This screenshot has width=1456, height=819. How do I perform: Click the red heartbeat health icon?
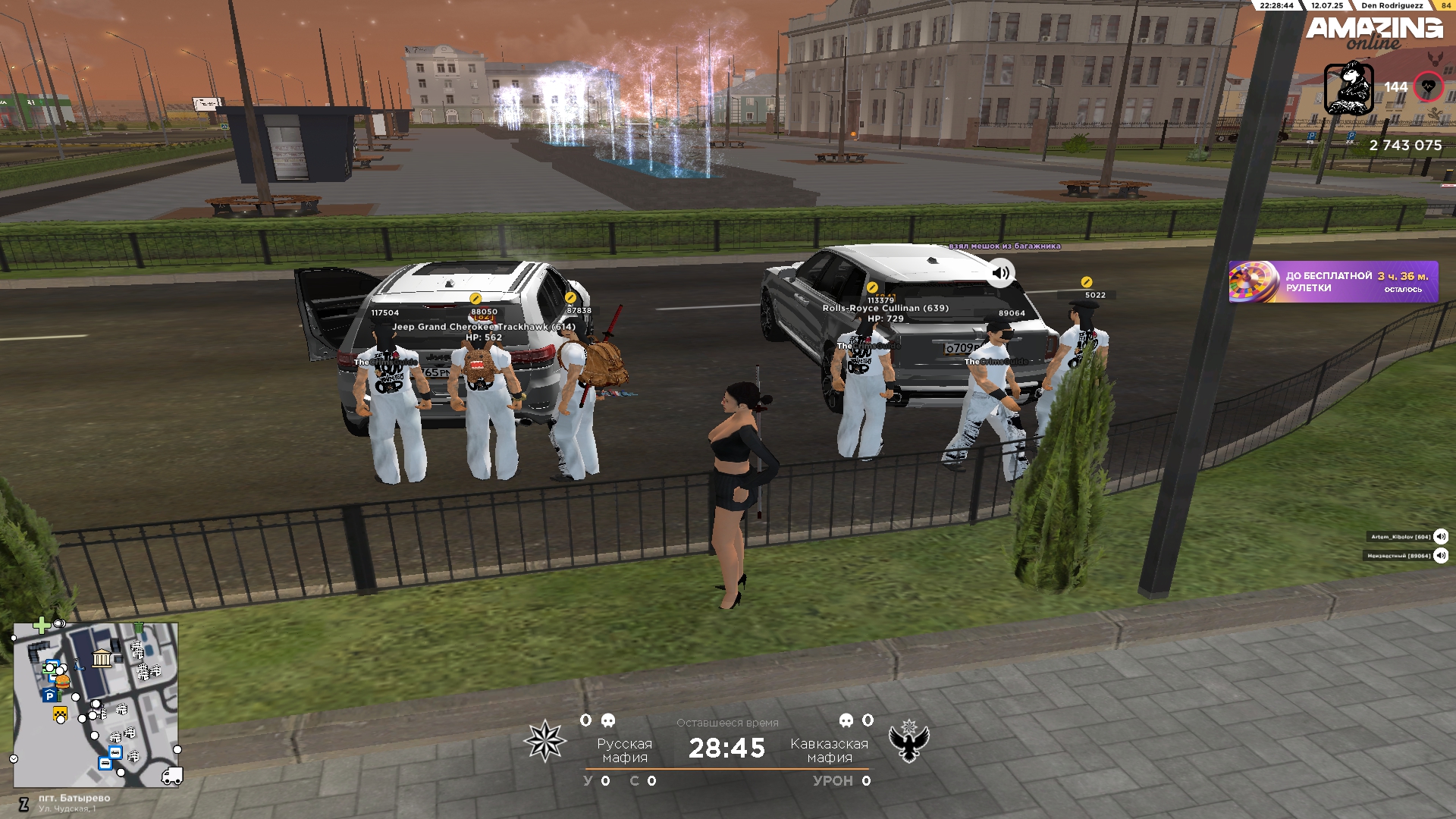[1429, 87]
